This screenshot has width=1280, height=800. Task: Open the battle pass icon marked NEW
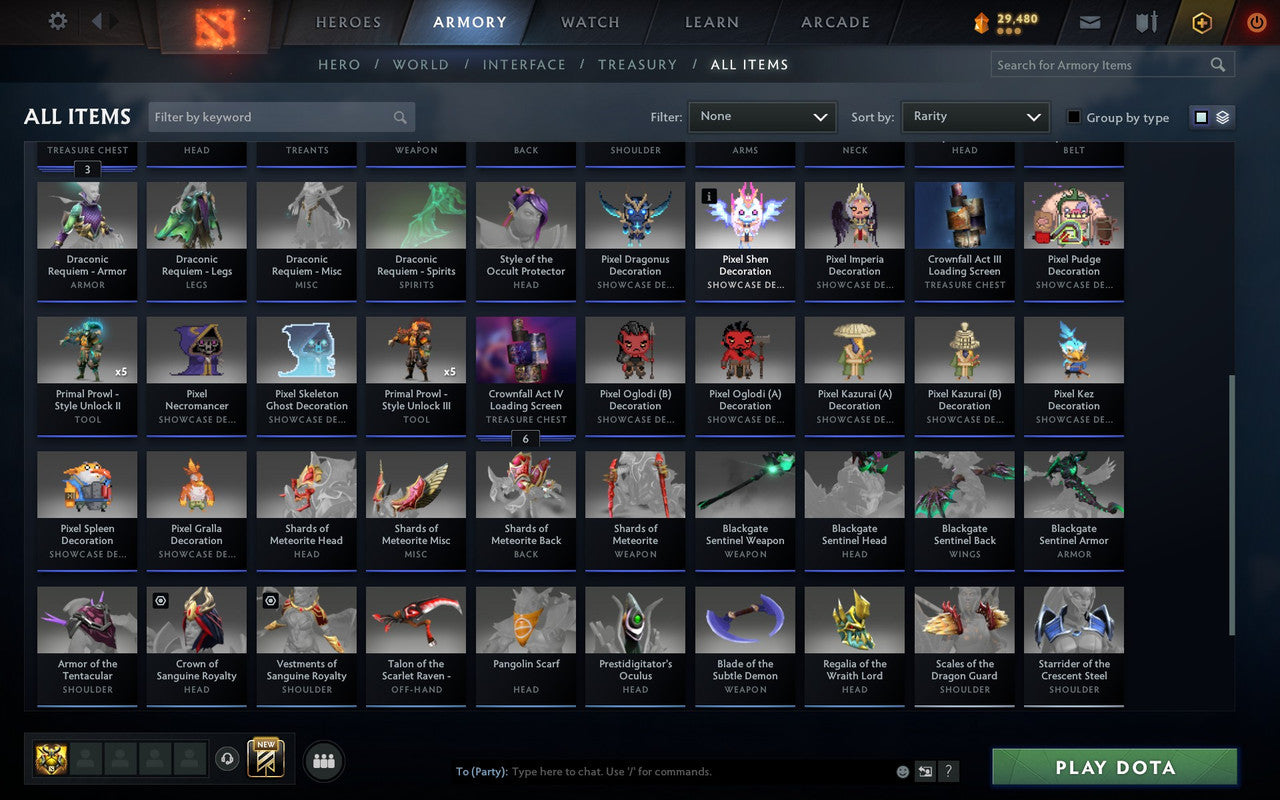265,760
